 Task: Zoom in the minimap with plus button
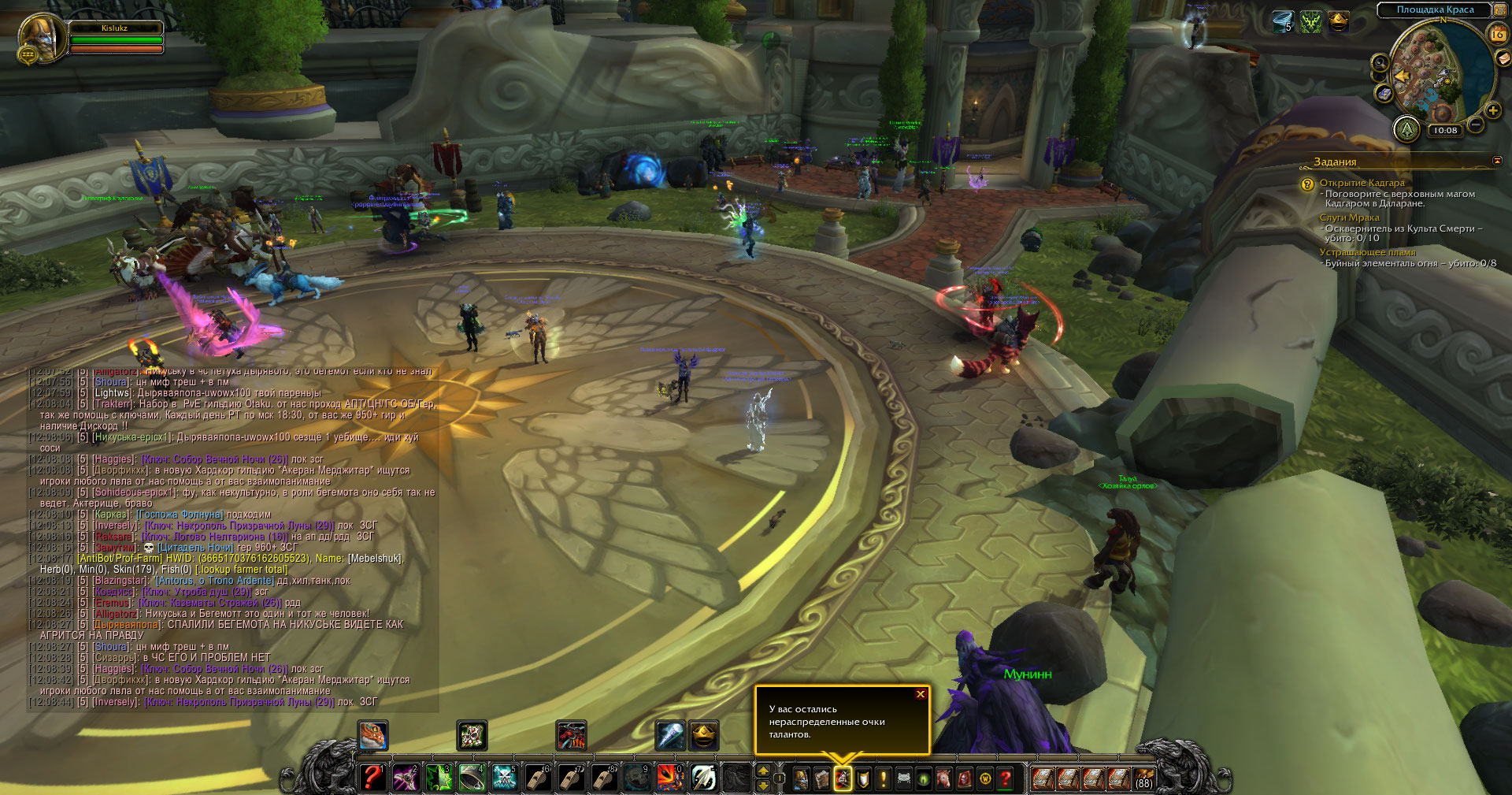[1492, 110]
